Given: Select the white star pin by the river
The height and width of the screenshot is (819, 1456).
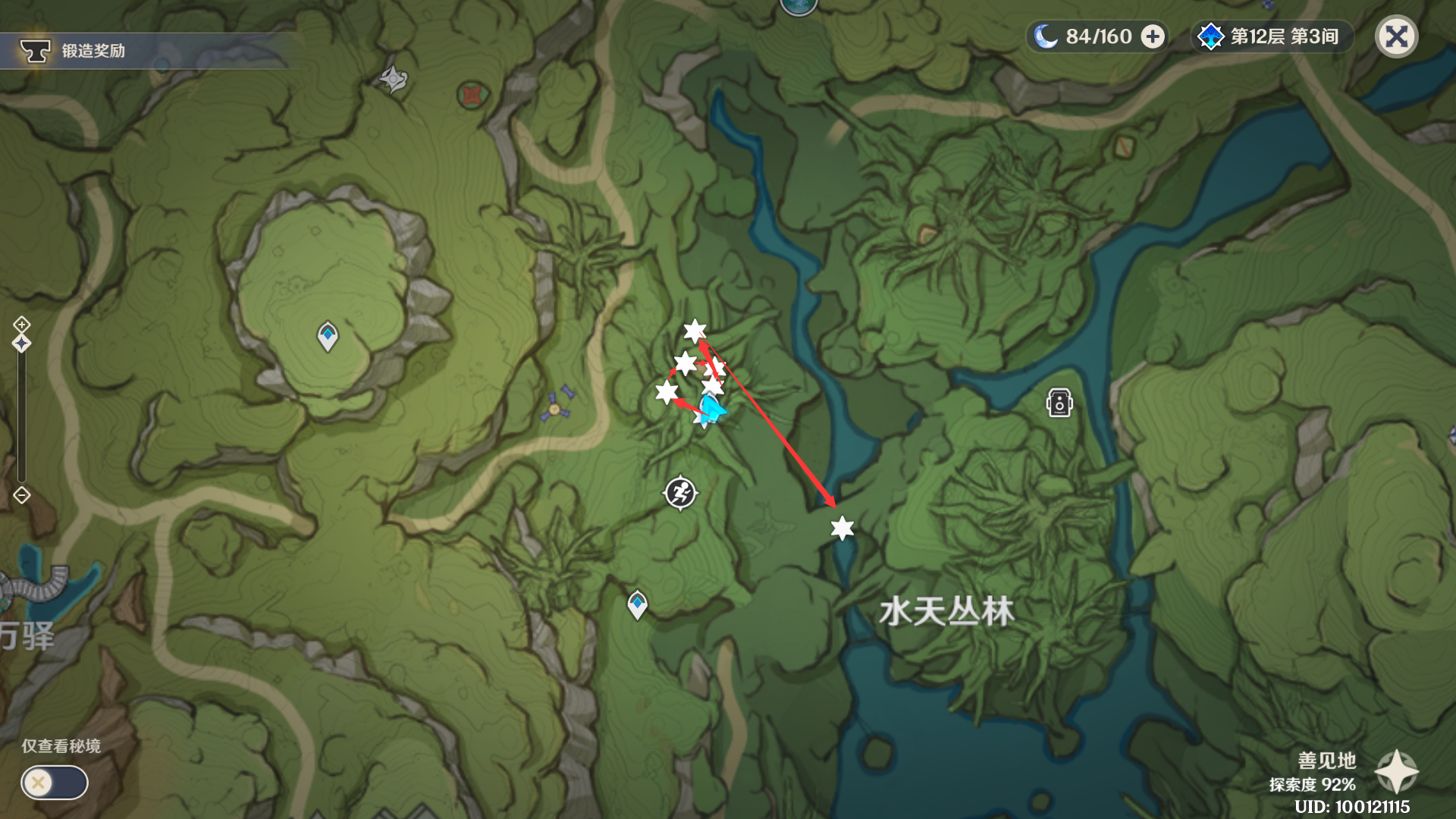Looking at the screenshot, I should pyautogui.click(x=842, y=528).
